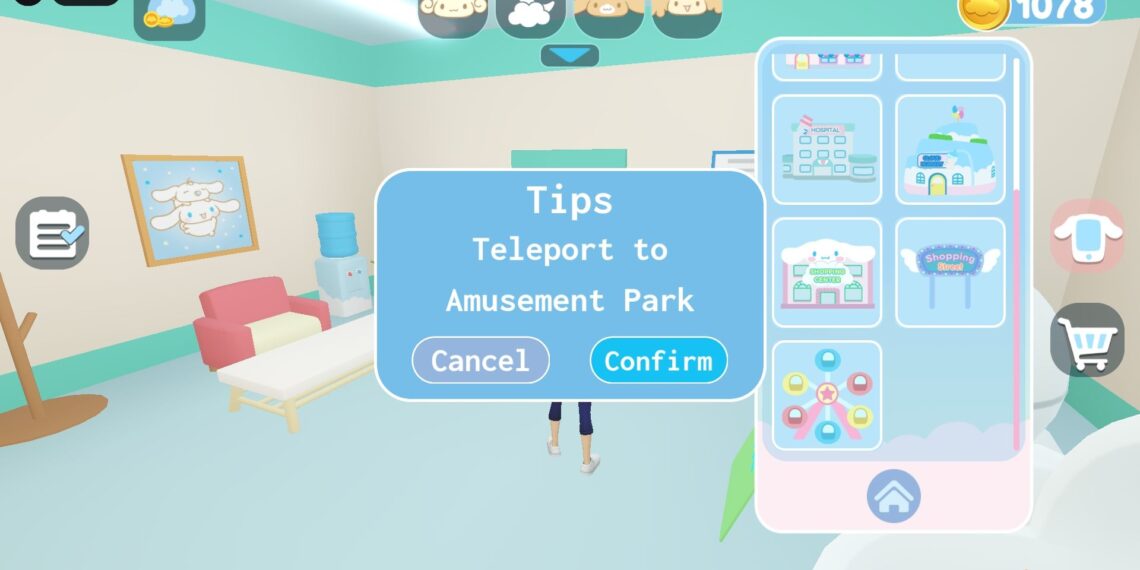Confirm teleport to Amusement Park
1140x570 pixels.
658,360
